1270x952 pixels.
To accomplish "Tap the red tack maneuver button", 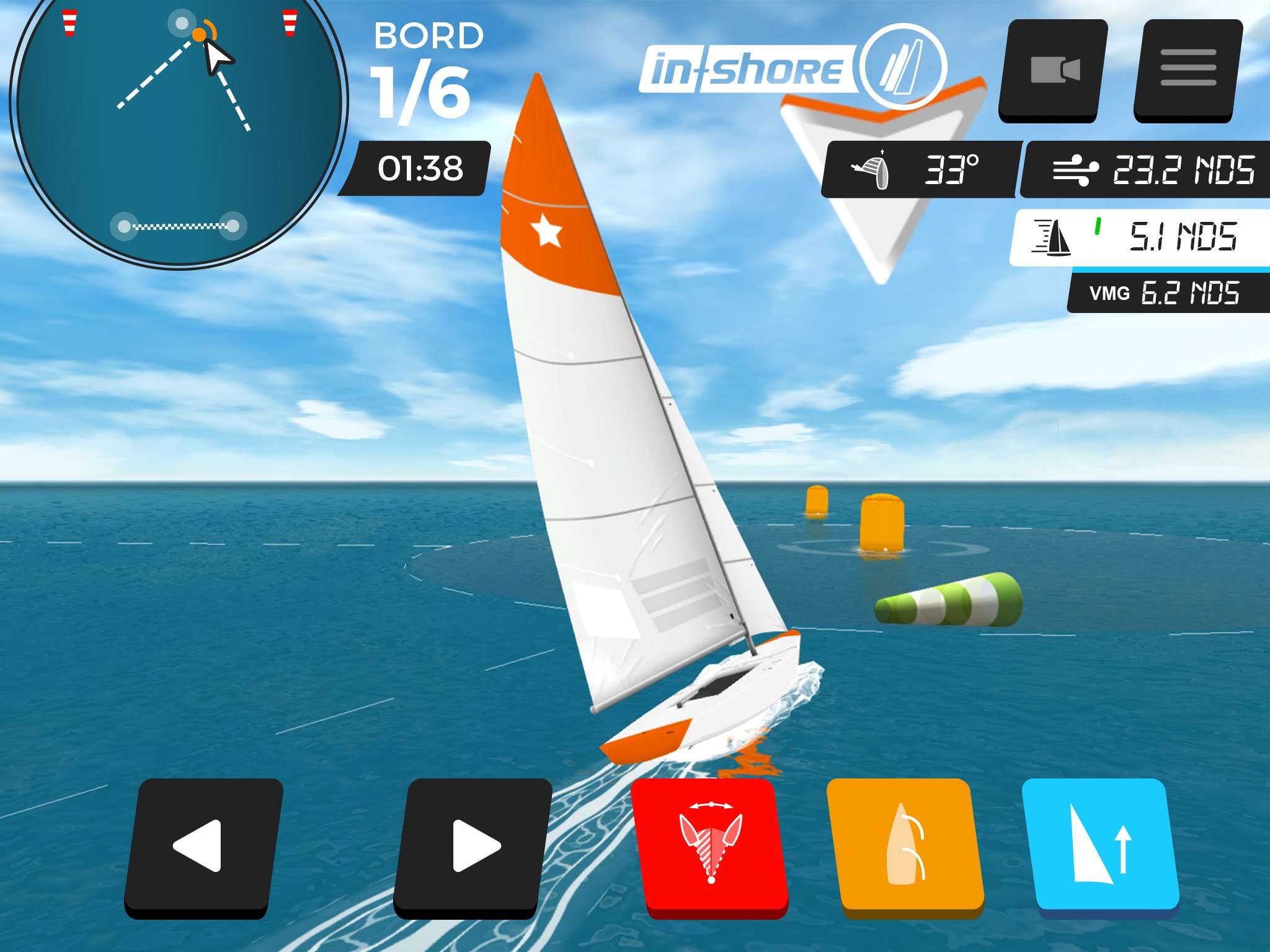I will pyautogui.click(x=711, y=846).
